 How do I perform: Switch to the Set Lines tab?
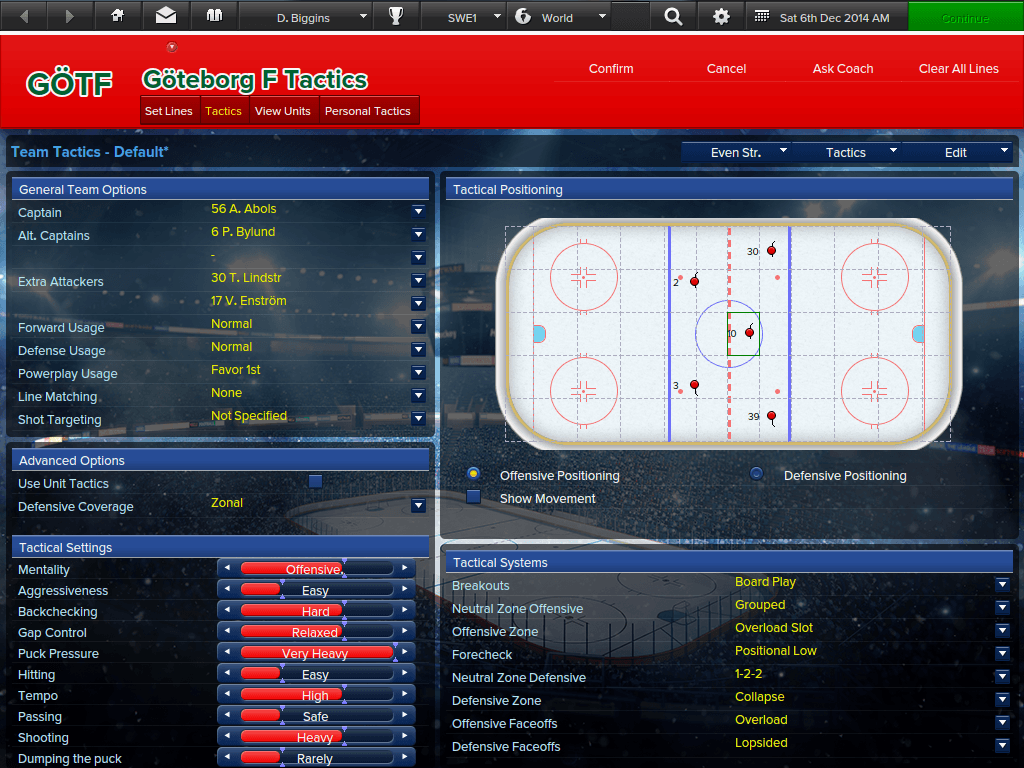pyautogui.click(x=169, y=111)
